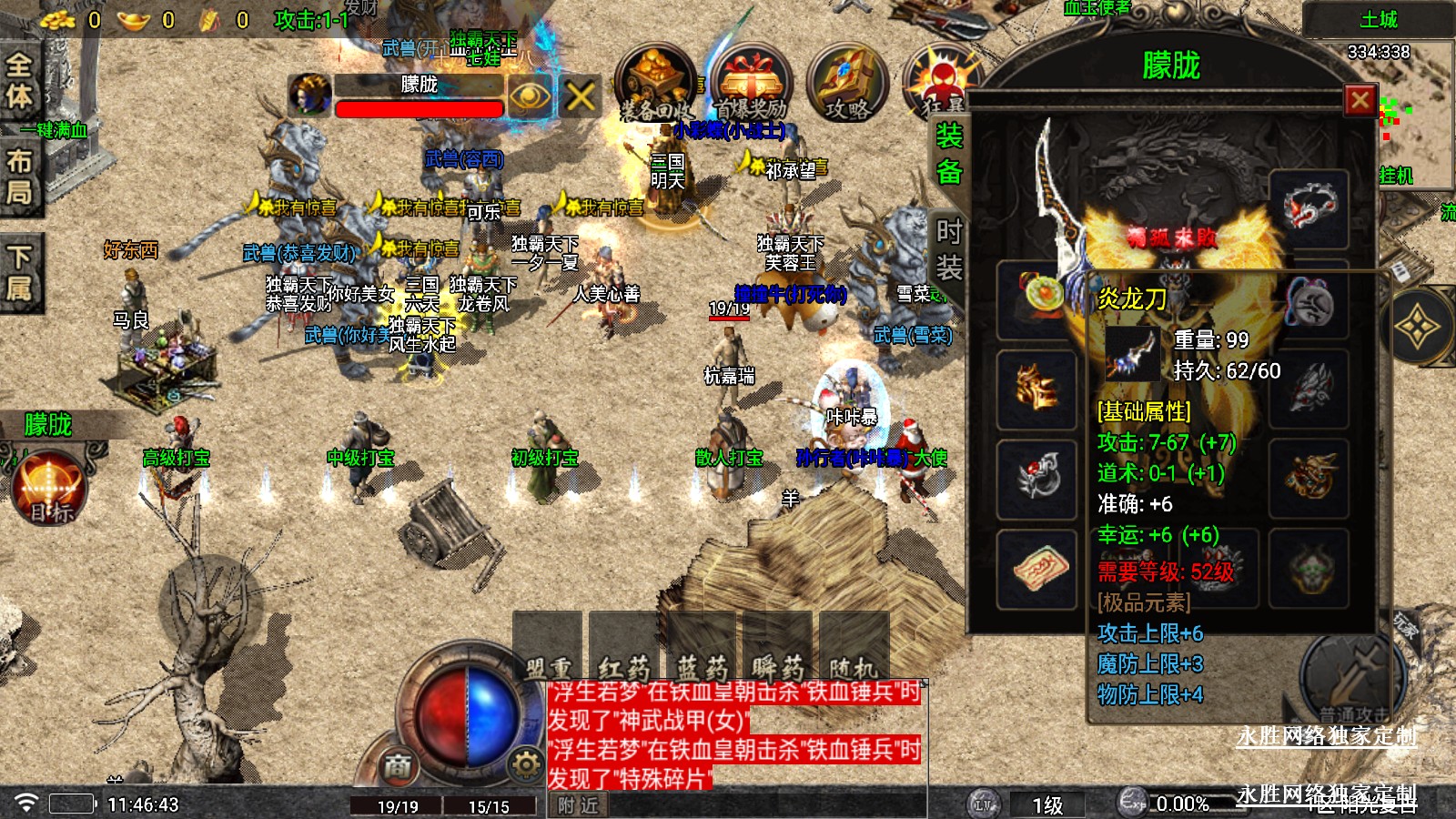Select the 全体 tab on the left
Screen dimensions: 1456x819
(x=19, y=80)
